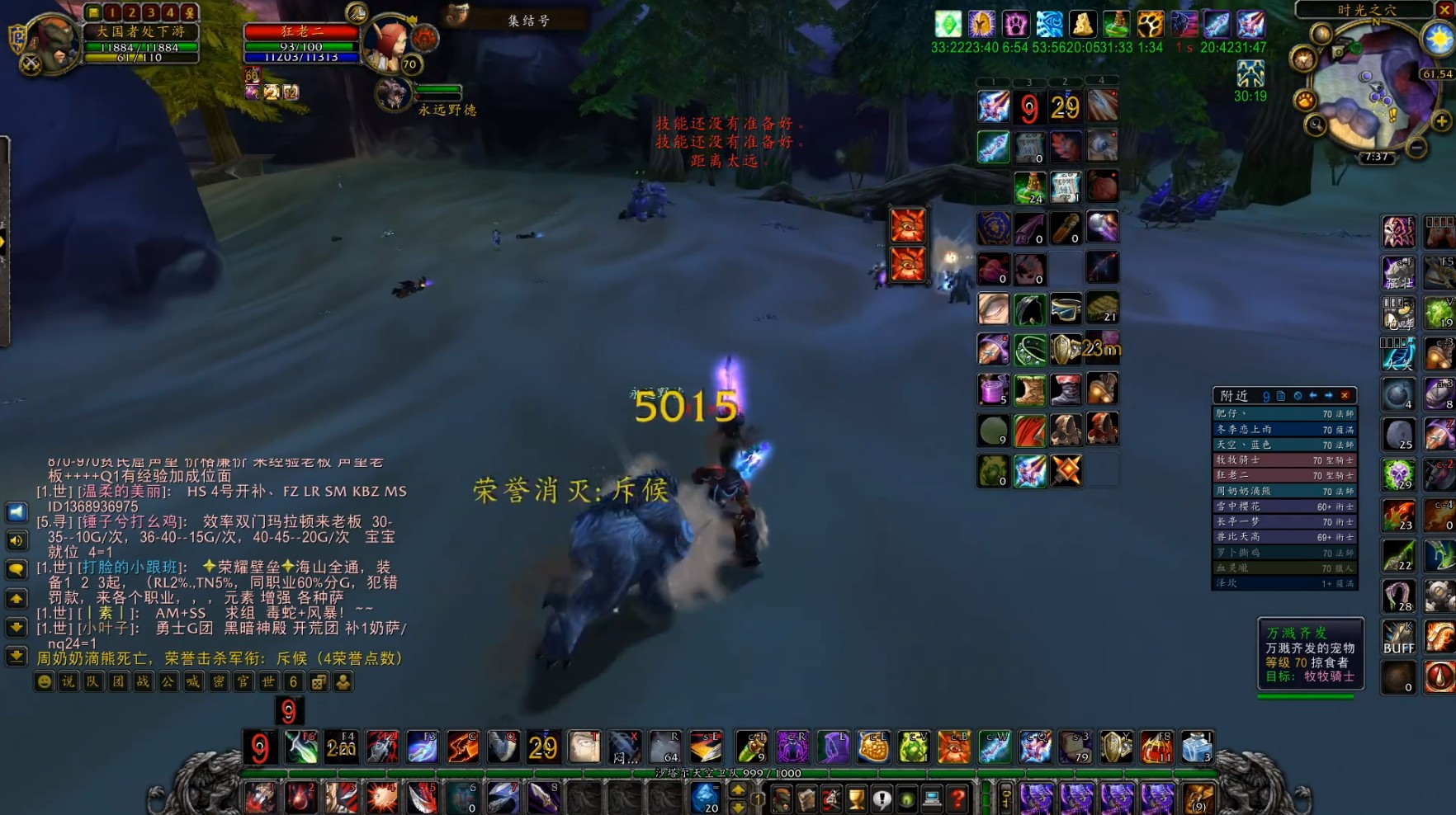This screenshot has height=815, width=1456.
Task: Click the dice roll icon next to chat channels
Action: click(x=318, y=684)
